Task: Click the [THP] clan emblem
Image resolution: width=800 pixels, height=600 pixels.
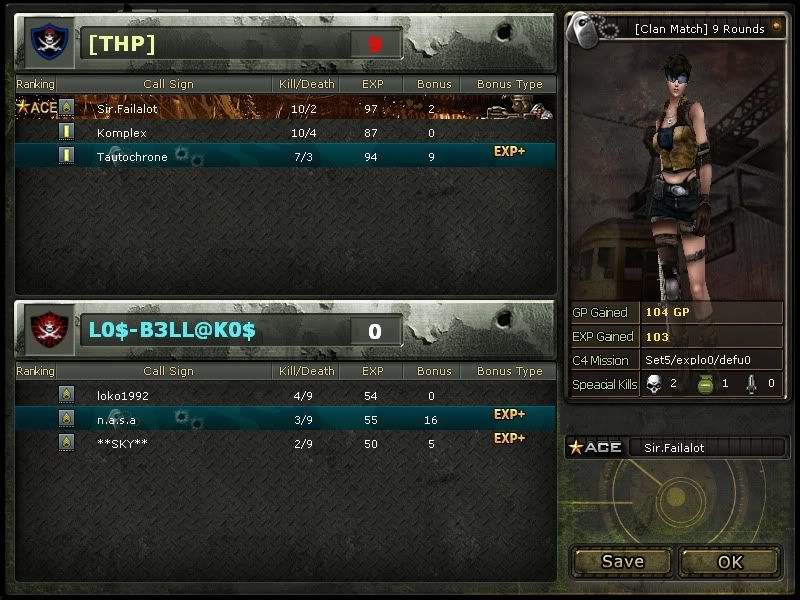Action: [46, 42]
